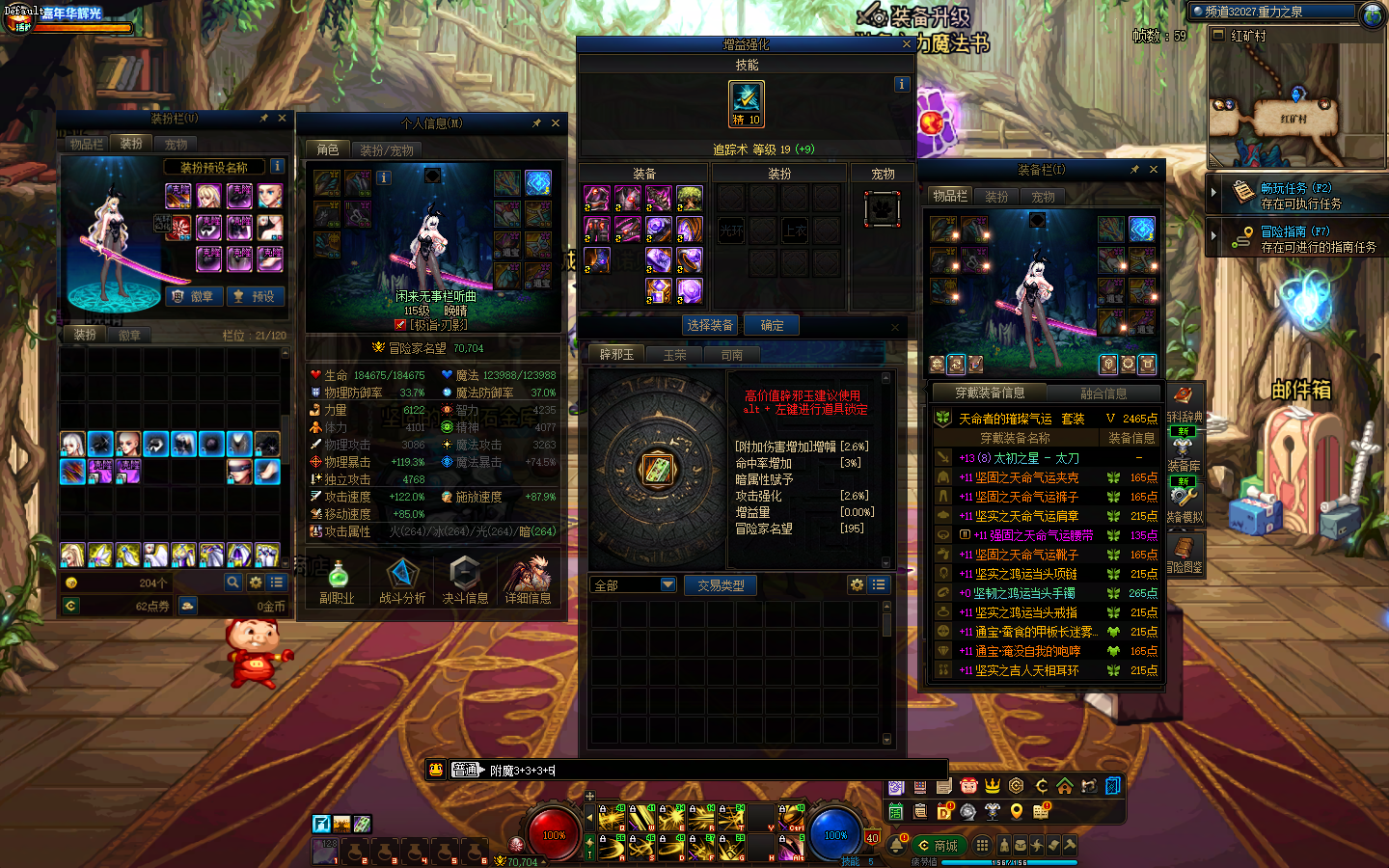This screenshot has width=1389, height=868.
Task: Open 详细信息 detailed info
Action: click(528, 581)
